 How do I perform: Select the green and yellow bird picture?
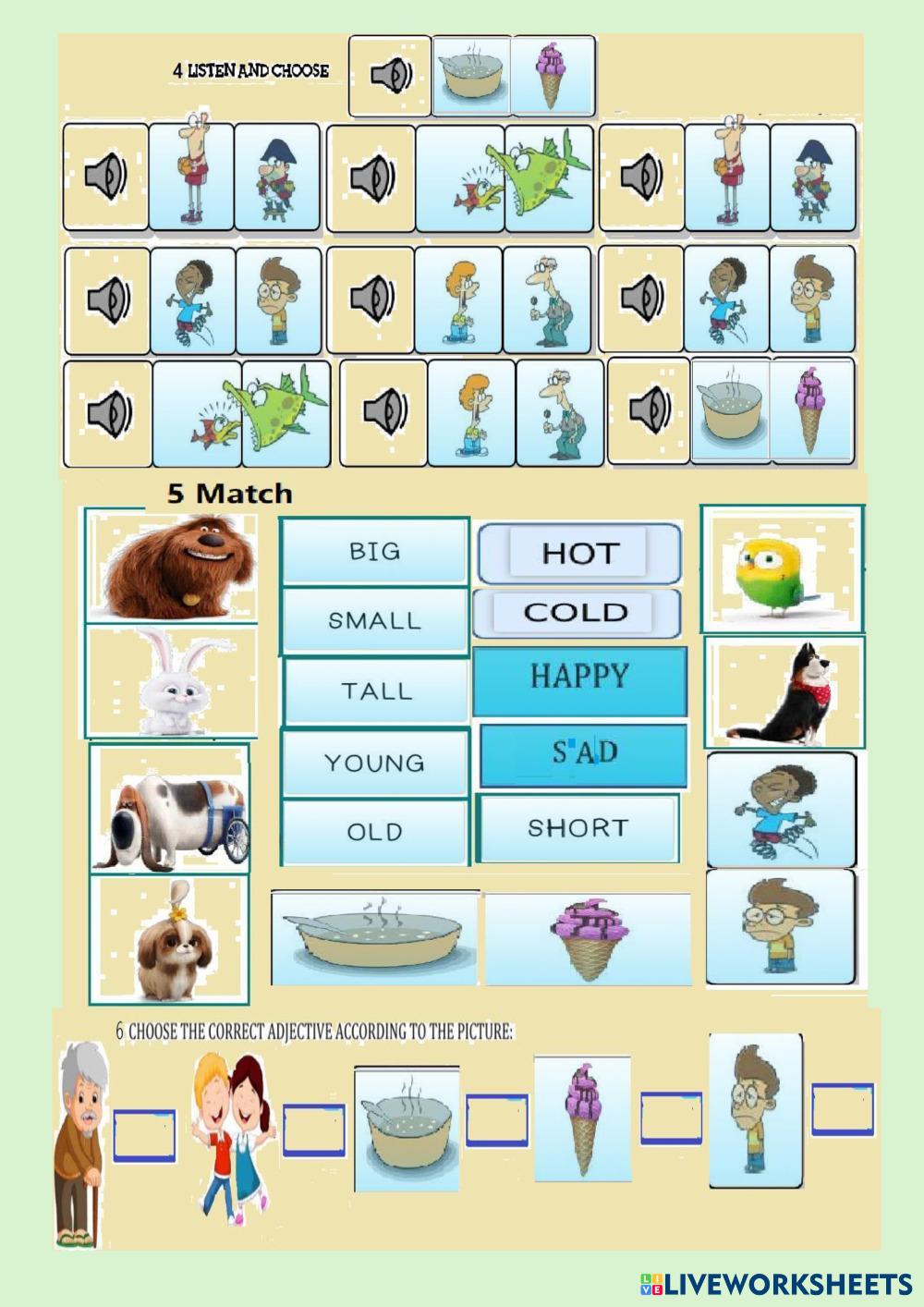781,567
